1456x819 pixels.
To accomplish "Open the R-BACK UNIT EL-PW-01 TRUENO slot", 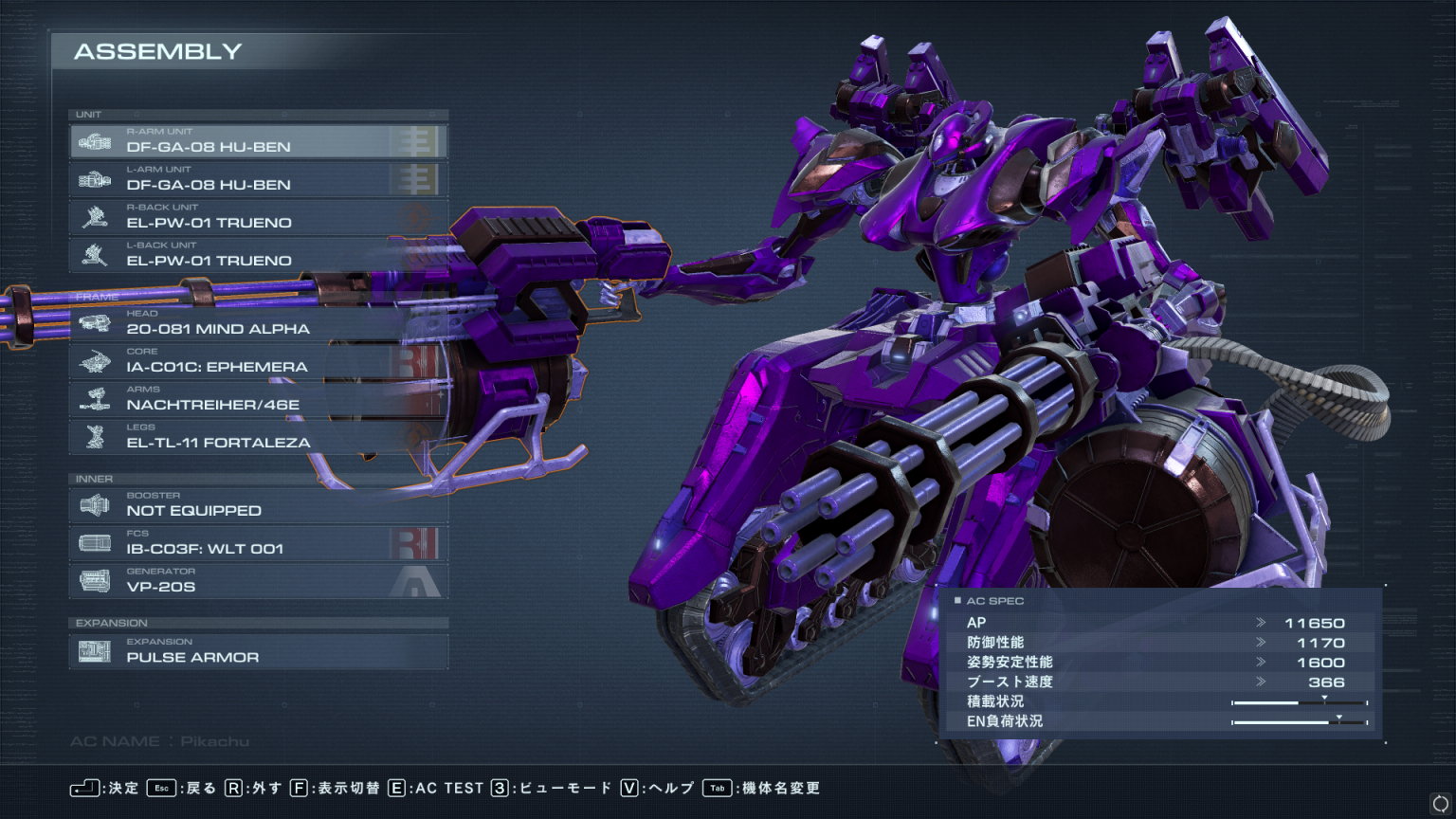I will [x=258, y=217].
